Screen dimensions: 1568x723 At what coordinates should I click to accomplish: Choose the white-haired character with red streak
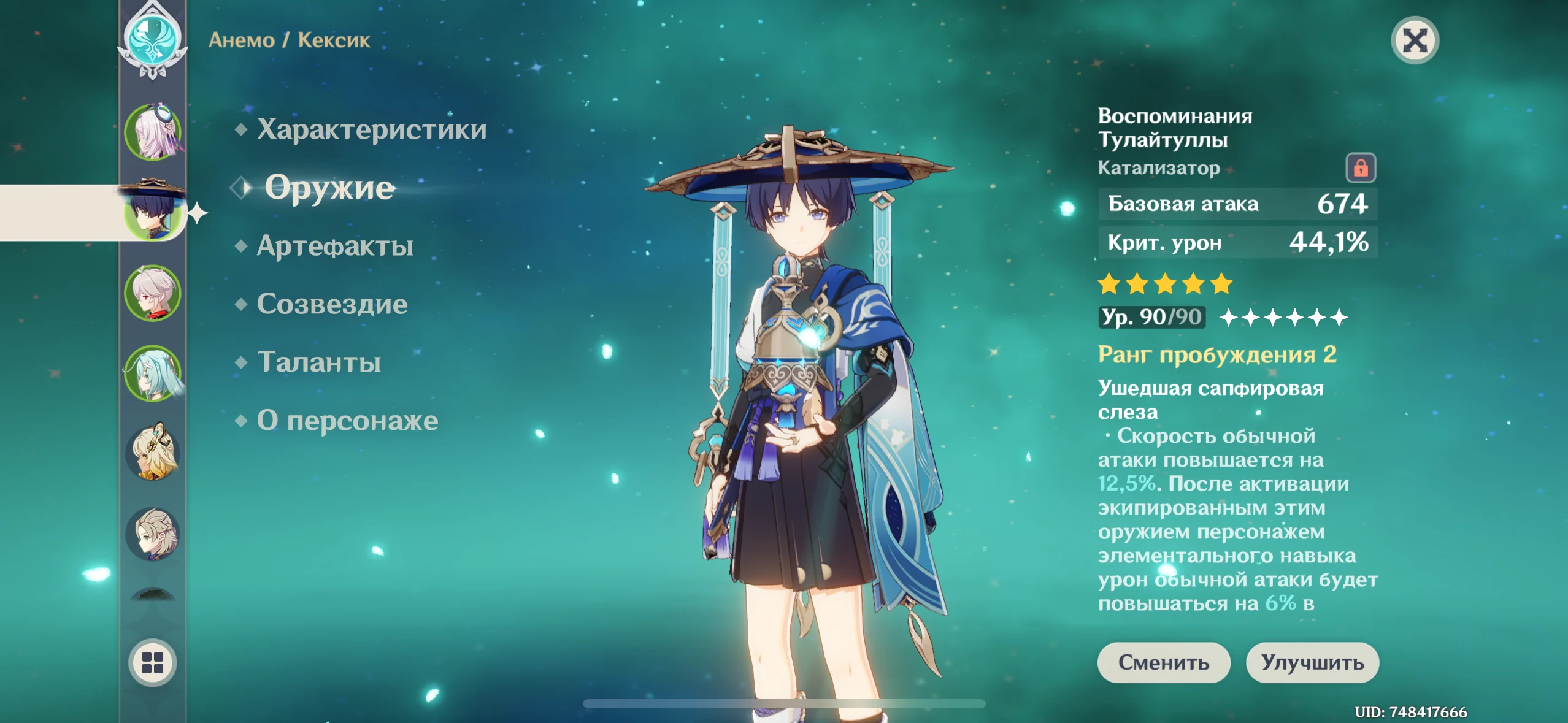pos(153,293)
